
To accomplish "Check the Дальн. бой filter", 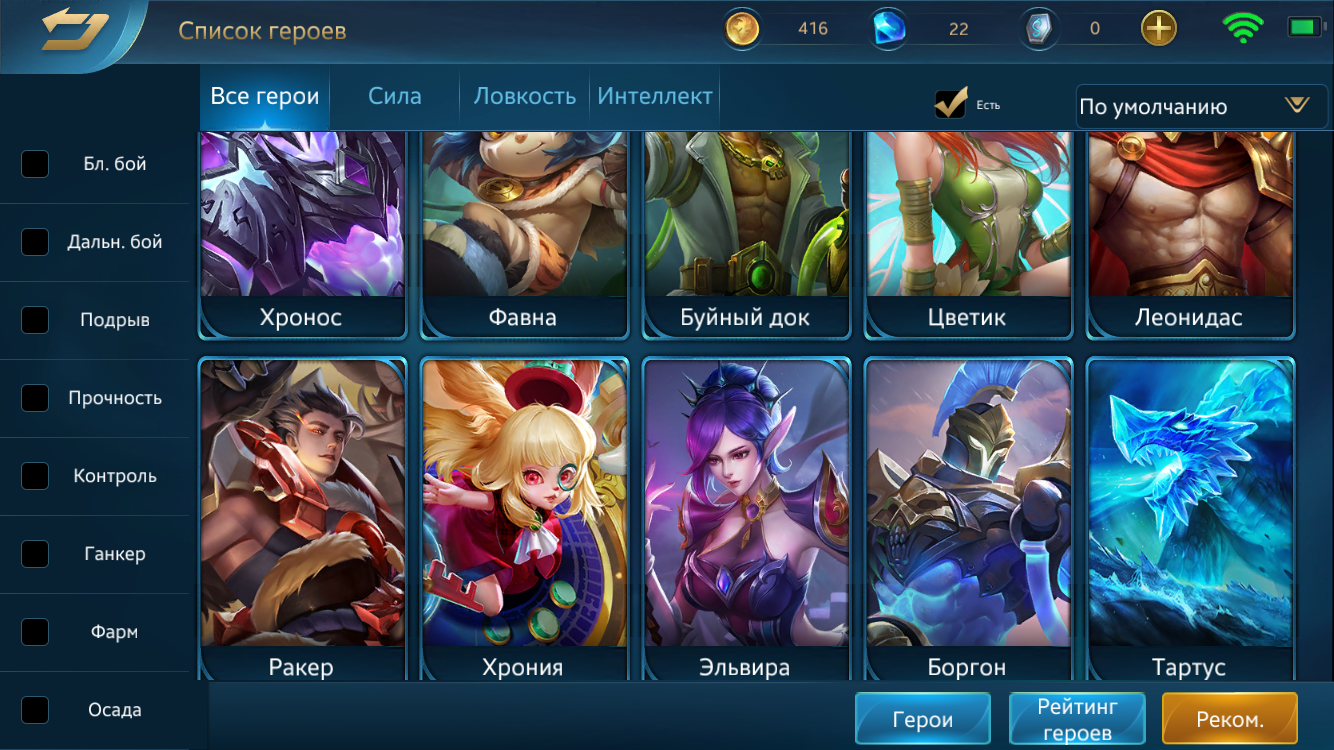I will tap(35, 241).
